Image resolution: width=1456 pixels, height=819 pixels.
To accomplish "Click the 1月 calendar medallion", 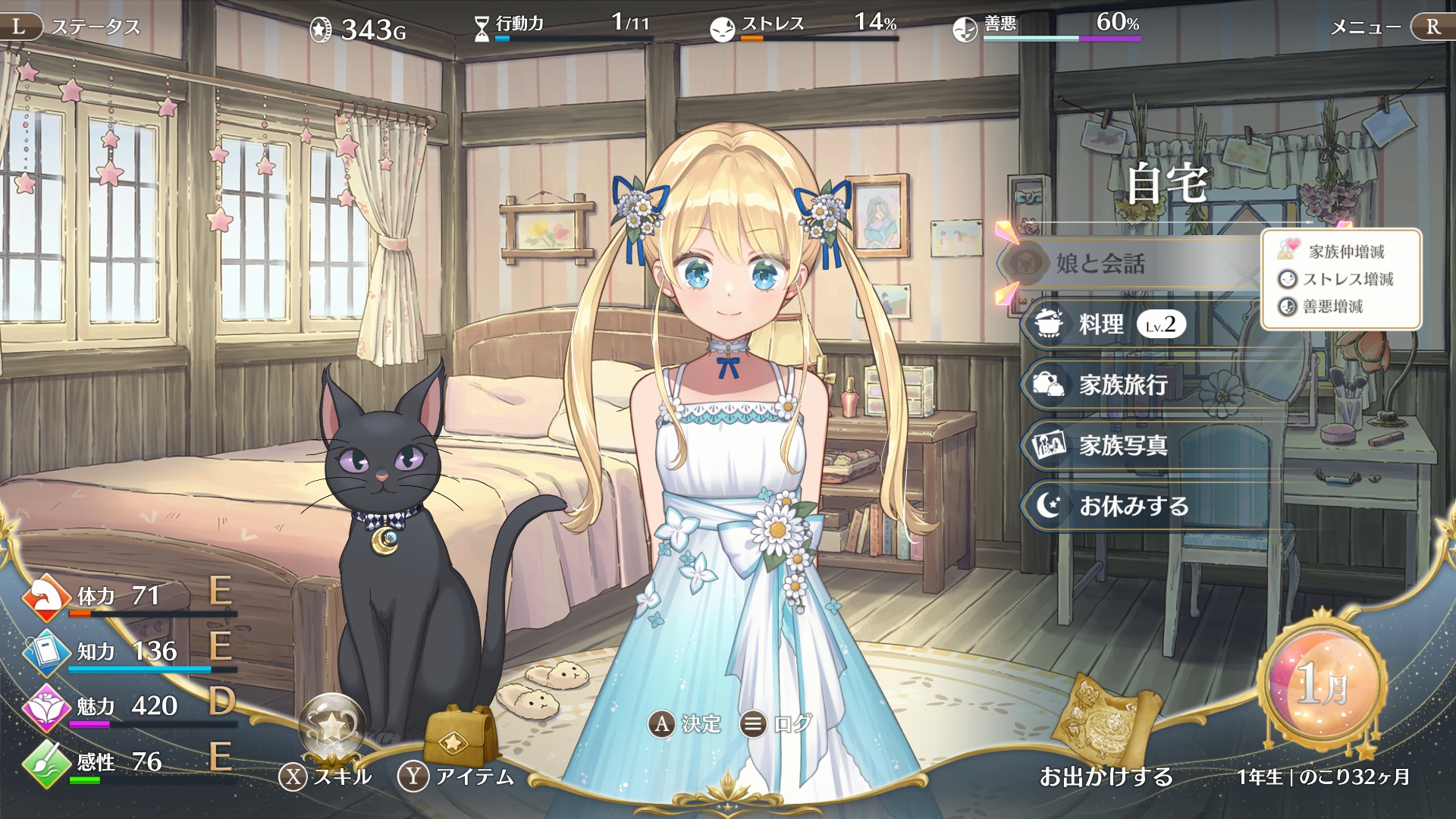I will click(x=1323, y=684).
